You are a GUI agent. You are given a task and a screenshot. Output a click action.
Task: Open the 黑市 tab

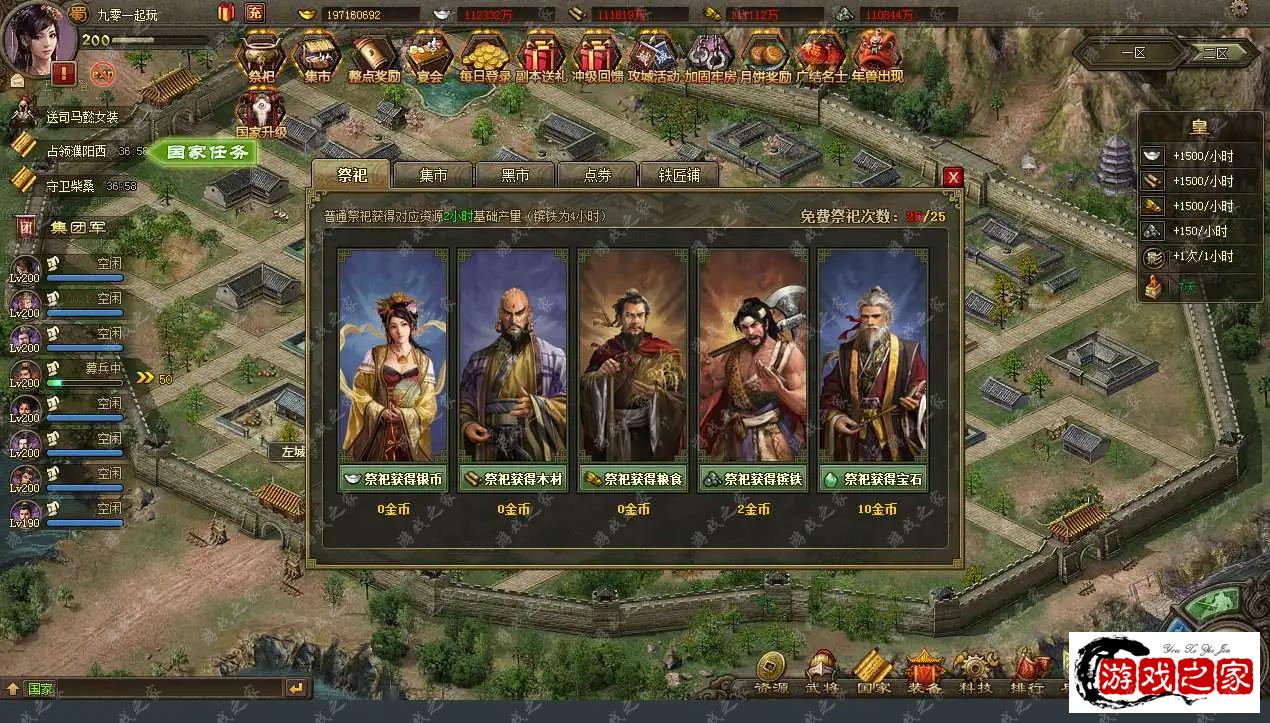coord(515,175)
